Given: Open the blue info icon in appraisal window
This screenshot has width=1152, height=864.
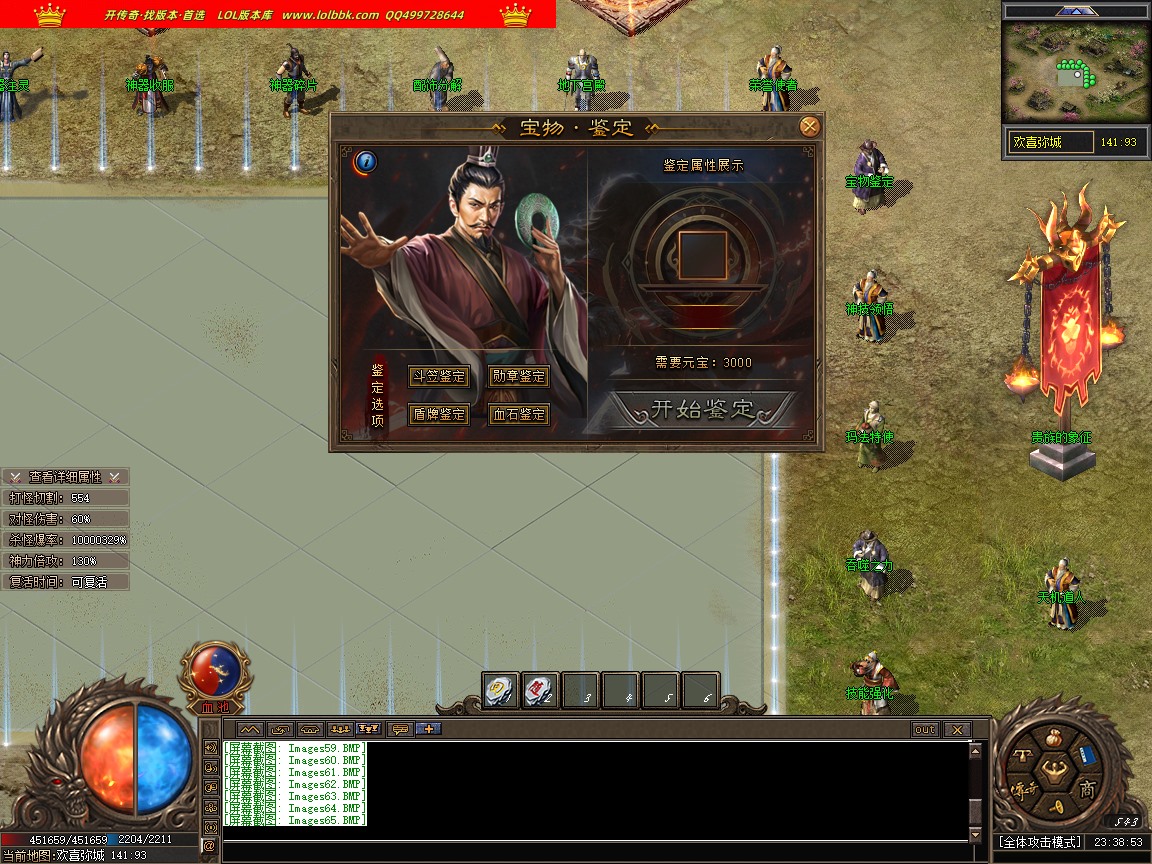Looking at the screenshot, I should click(x=365, y=161).
